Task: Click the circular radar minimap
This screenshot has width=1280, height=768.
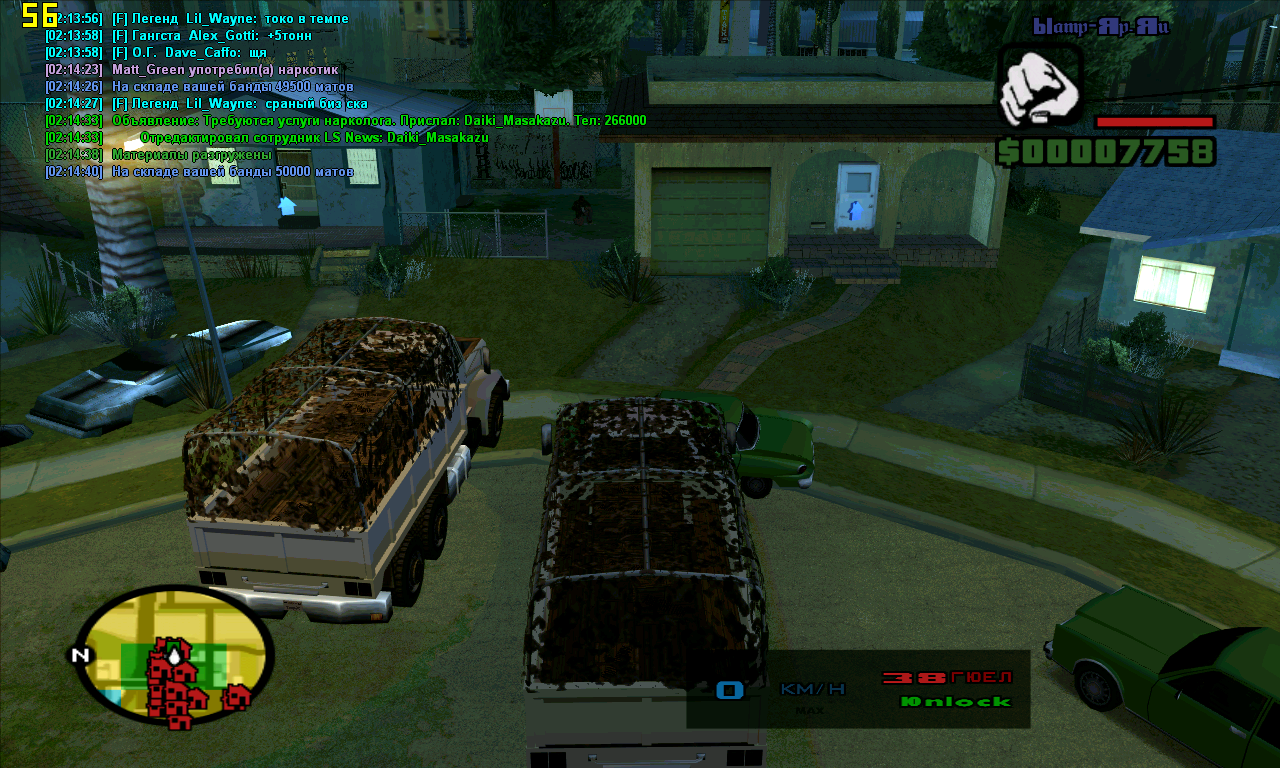Action: [x=173, y=655]
